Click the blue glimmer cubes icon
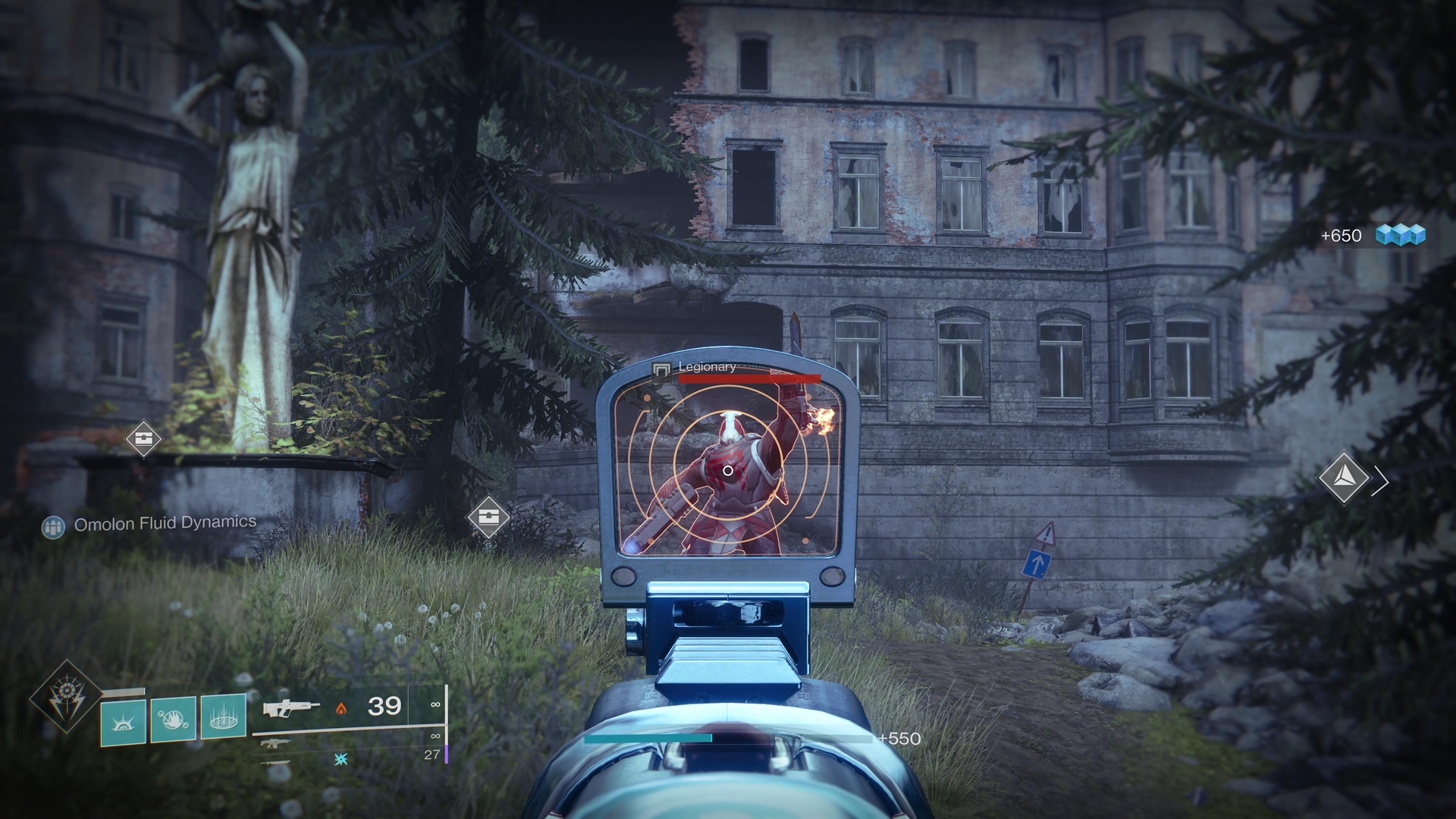The width and height of the screenshot is (1456, 819). 1401,235
